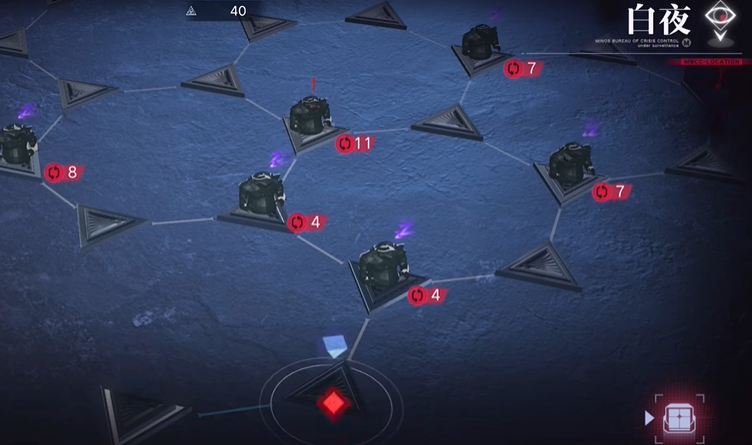Viewport: 752px width, 445px height.
Task: Click the red diamond current-position node
Action: click(331, 403)
